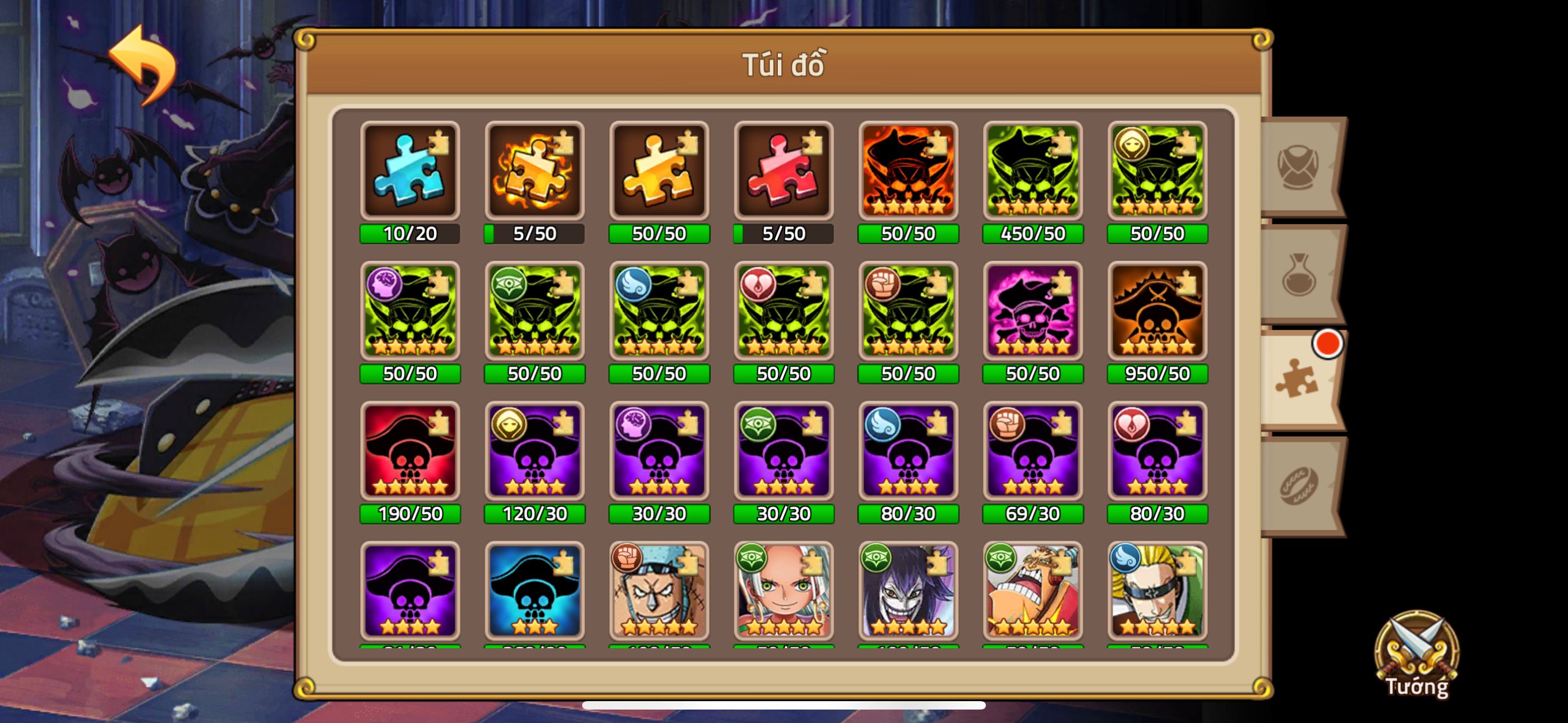The height and width of the screenshot is (723, 1568).
Task: Tap the orange pirate shard showing 950/50
Action: tap(1157, 312)
